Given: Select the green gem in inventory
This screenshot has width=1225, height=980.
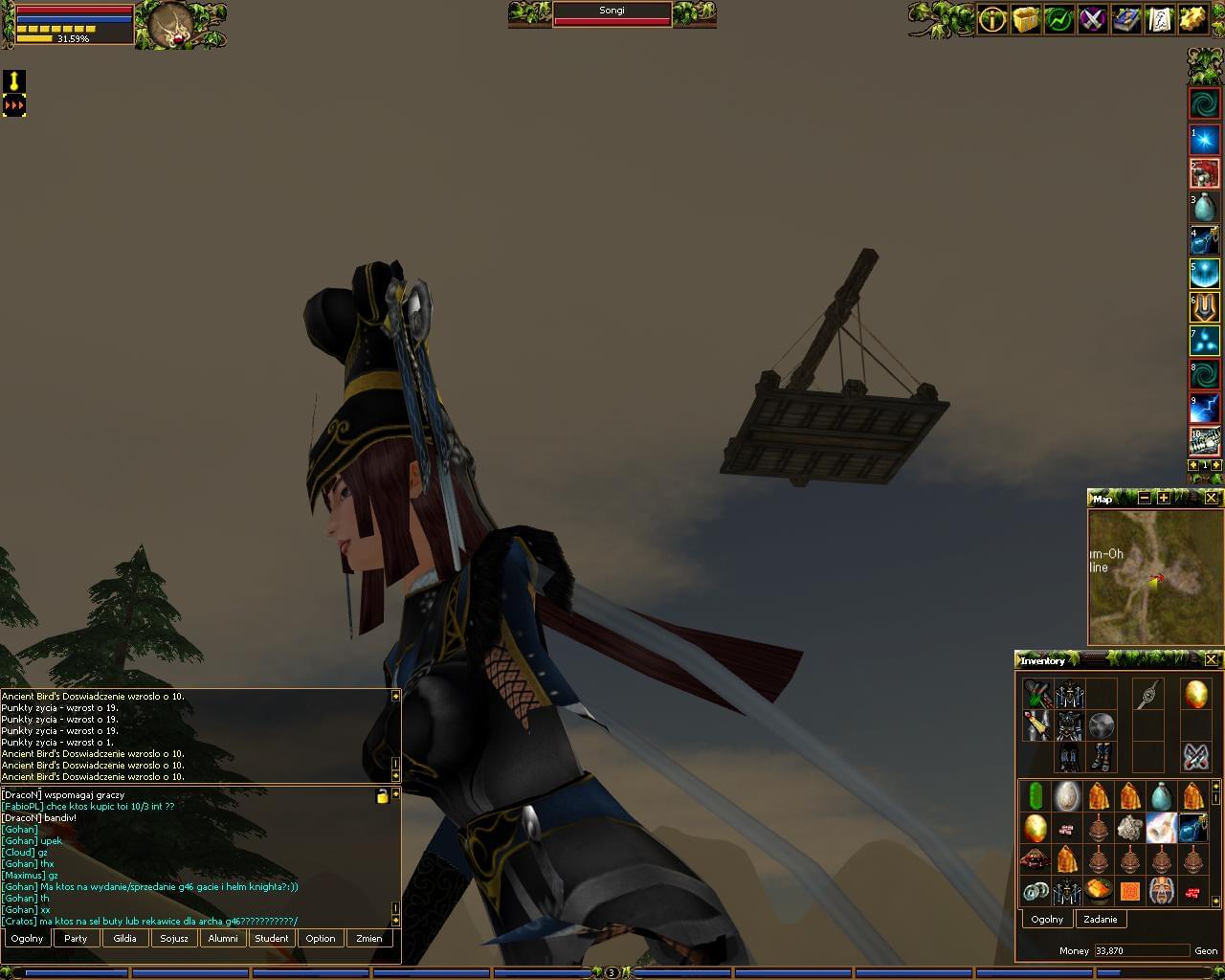Looking at the screenshot, I should 1036,795.
